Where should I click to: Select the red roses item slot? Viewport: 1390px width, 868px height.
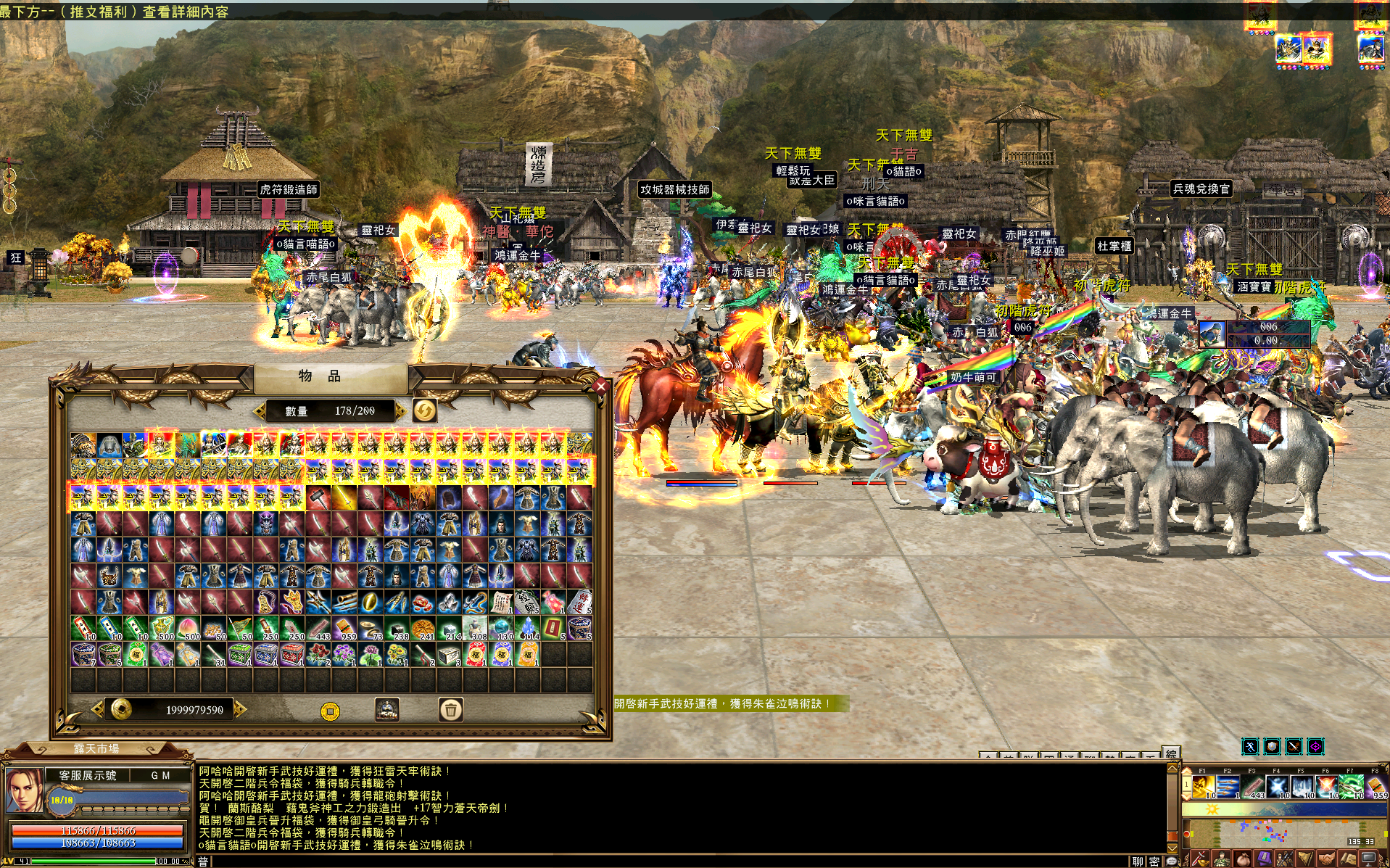click(x=318, y=654)
